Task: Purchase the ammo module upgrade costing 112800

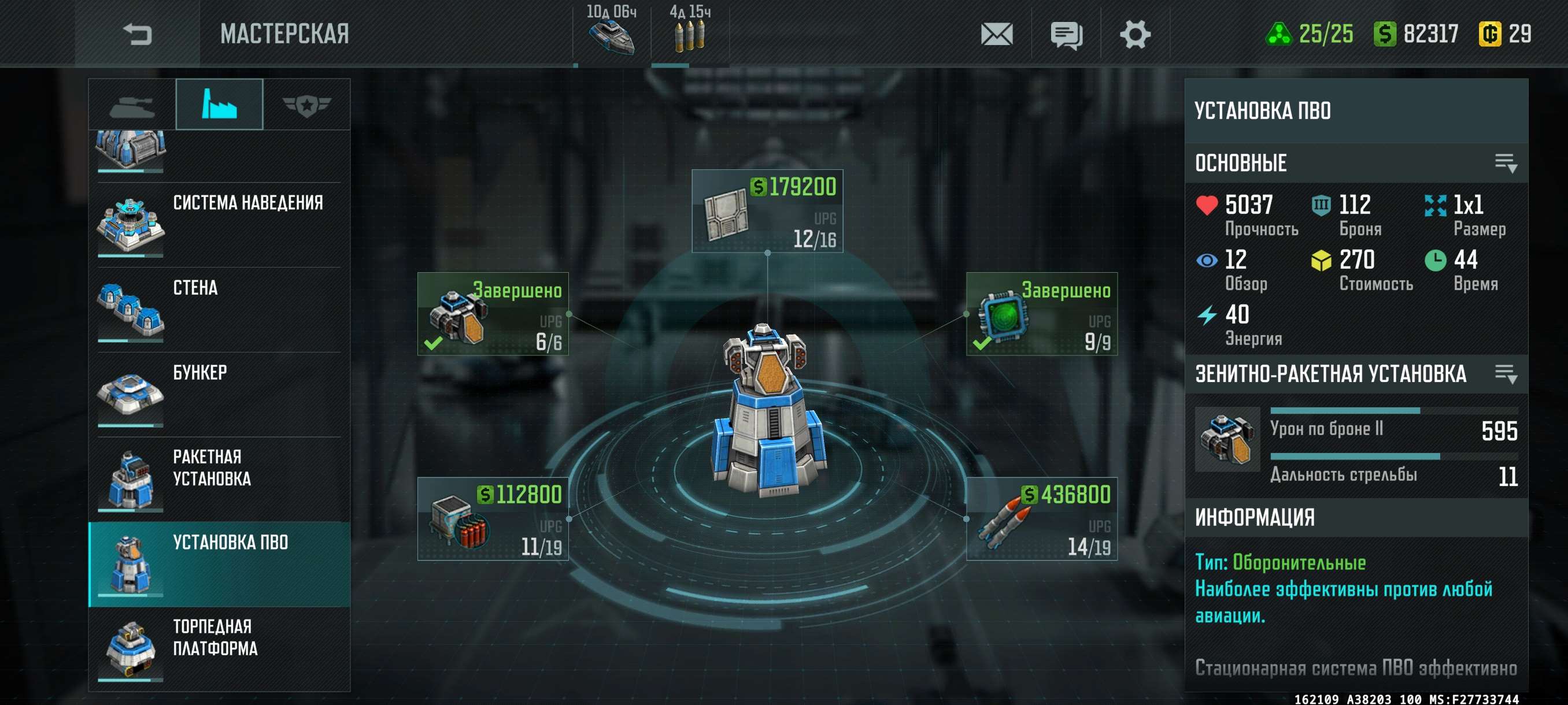Action: click(493, 519)
